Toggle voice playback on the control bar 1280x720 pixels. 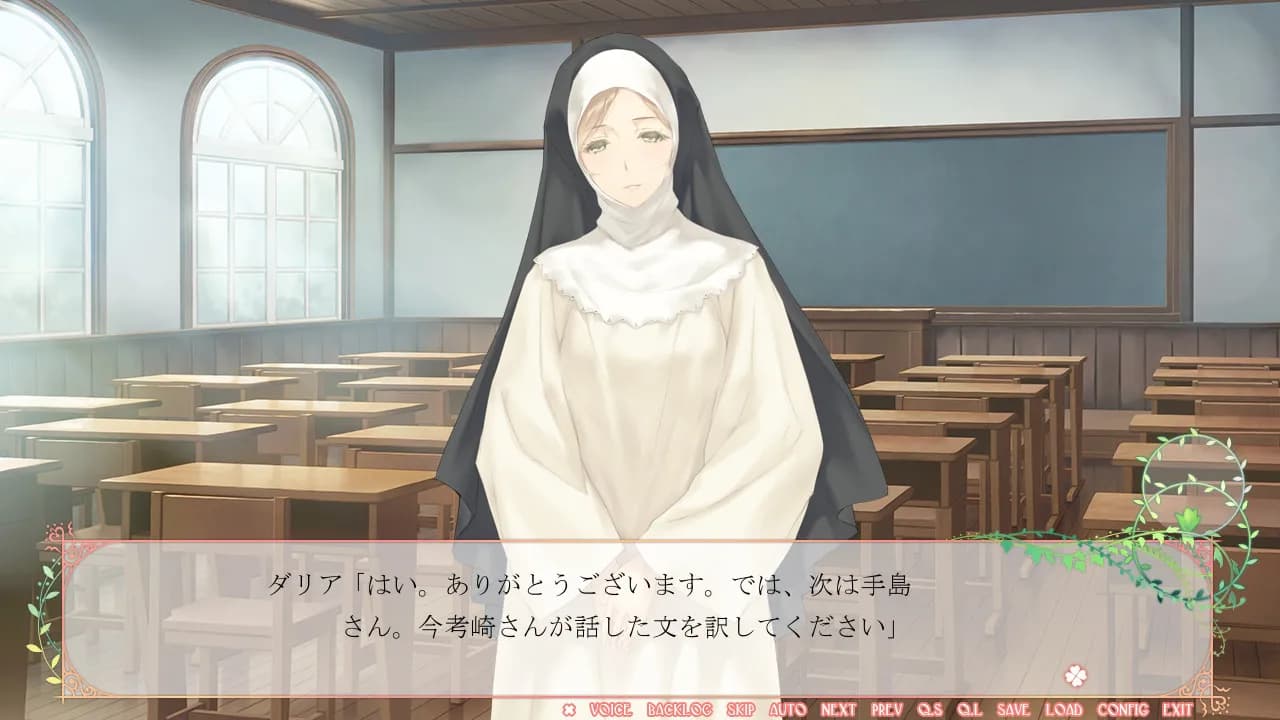pos(610,707)
